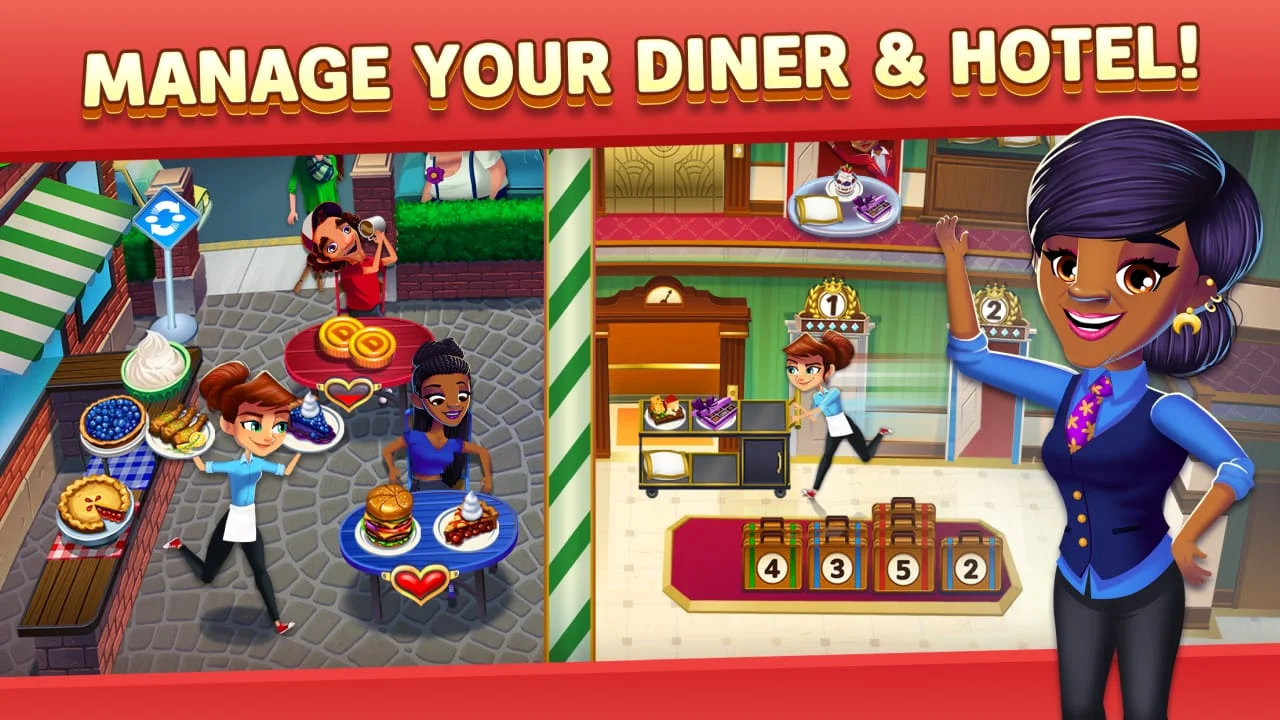
Task: Grab the suitcase numbered 2
Action: pos(971,566)
